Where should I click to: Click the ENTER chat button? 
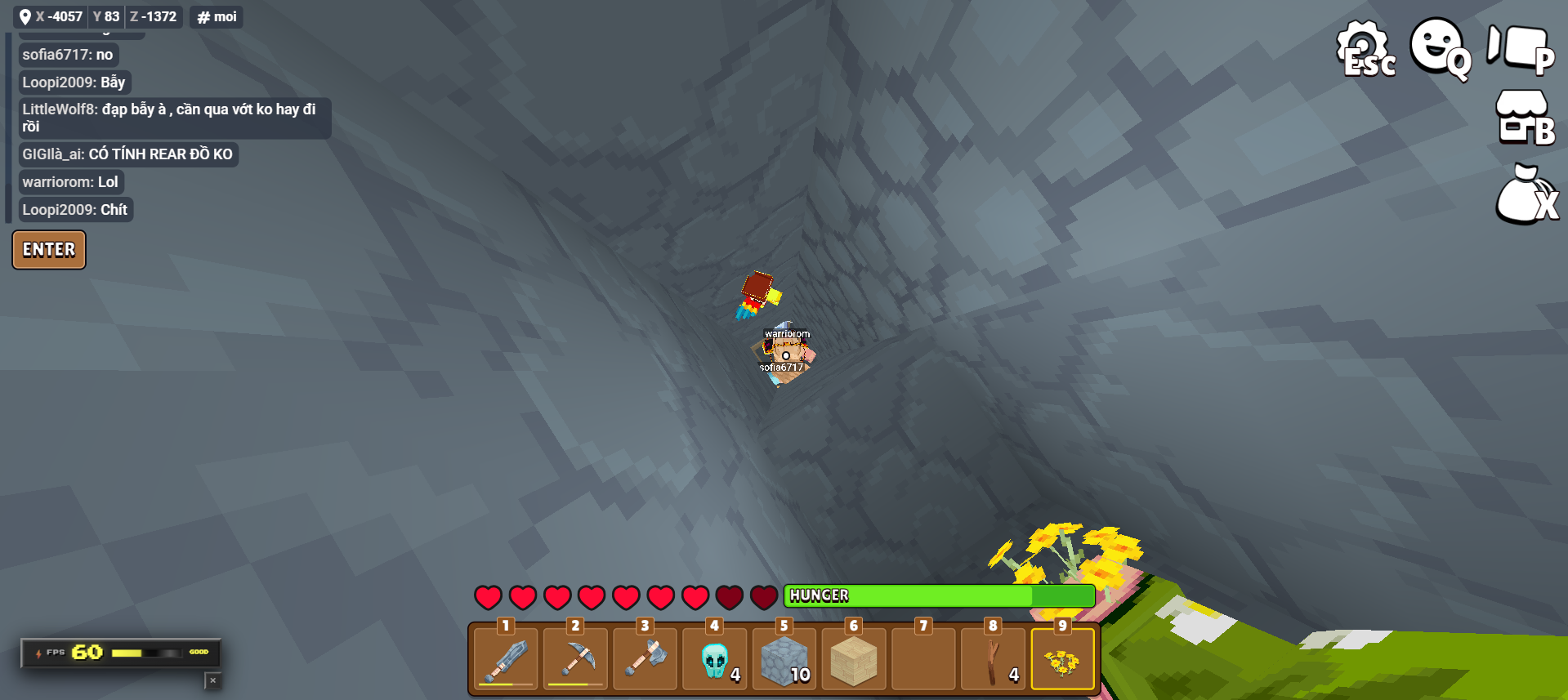(49, 250)
